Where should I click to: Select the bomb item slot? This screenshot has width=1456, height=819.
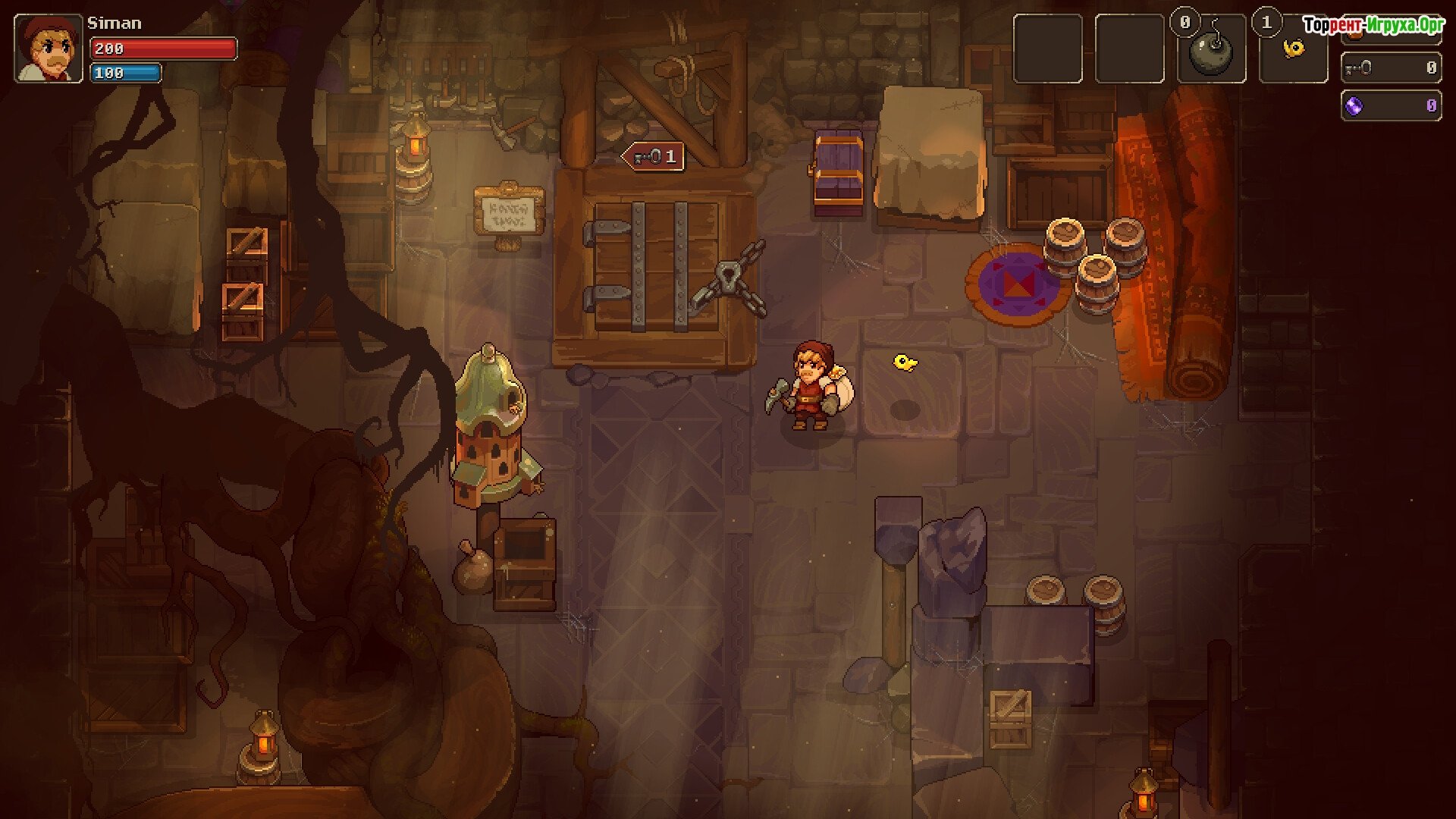1211,50
